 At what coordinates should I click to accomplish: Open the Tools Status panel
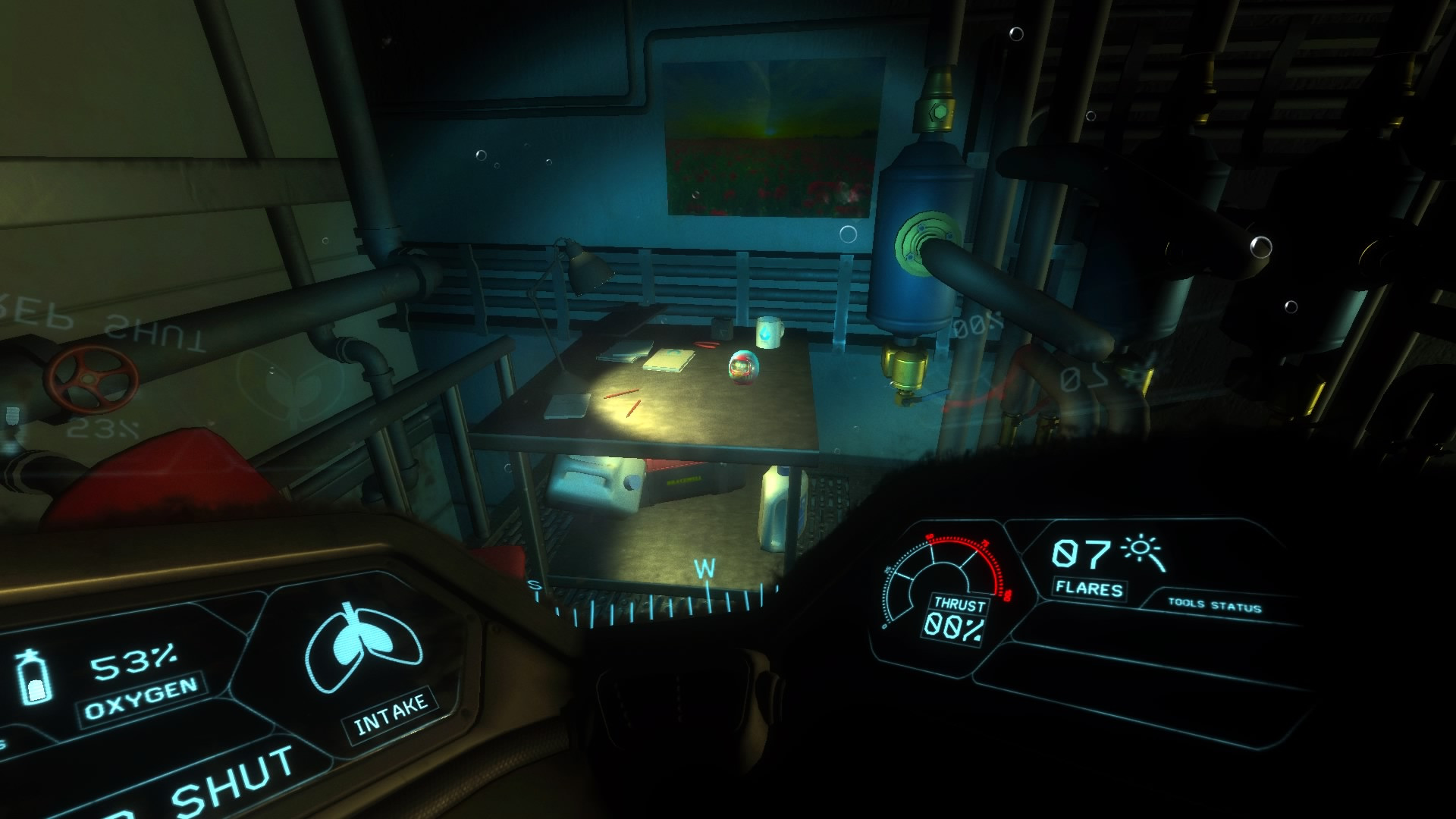pyautogui.click(x=1214, y=606)
